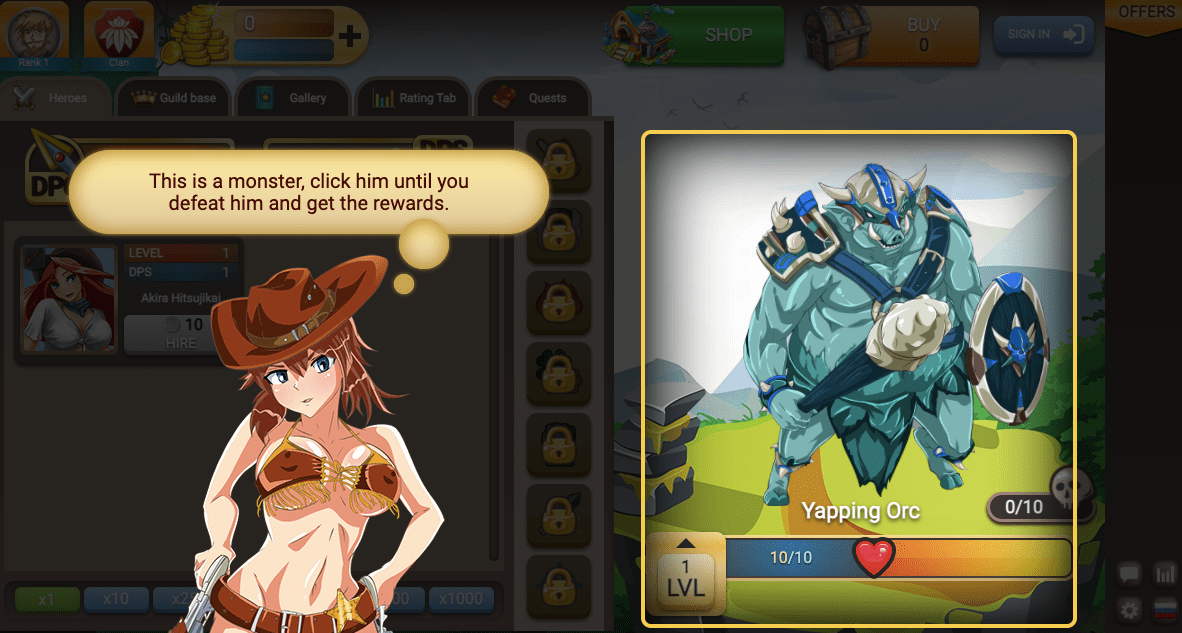The height and width of the screenshot is (633, 1182).
Task: Choose the x1 purchase multiplier
Action: 45,599
